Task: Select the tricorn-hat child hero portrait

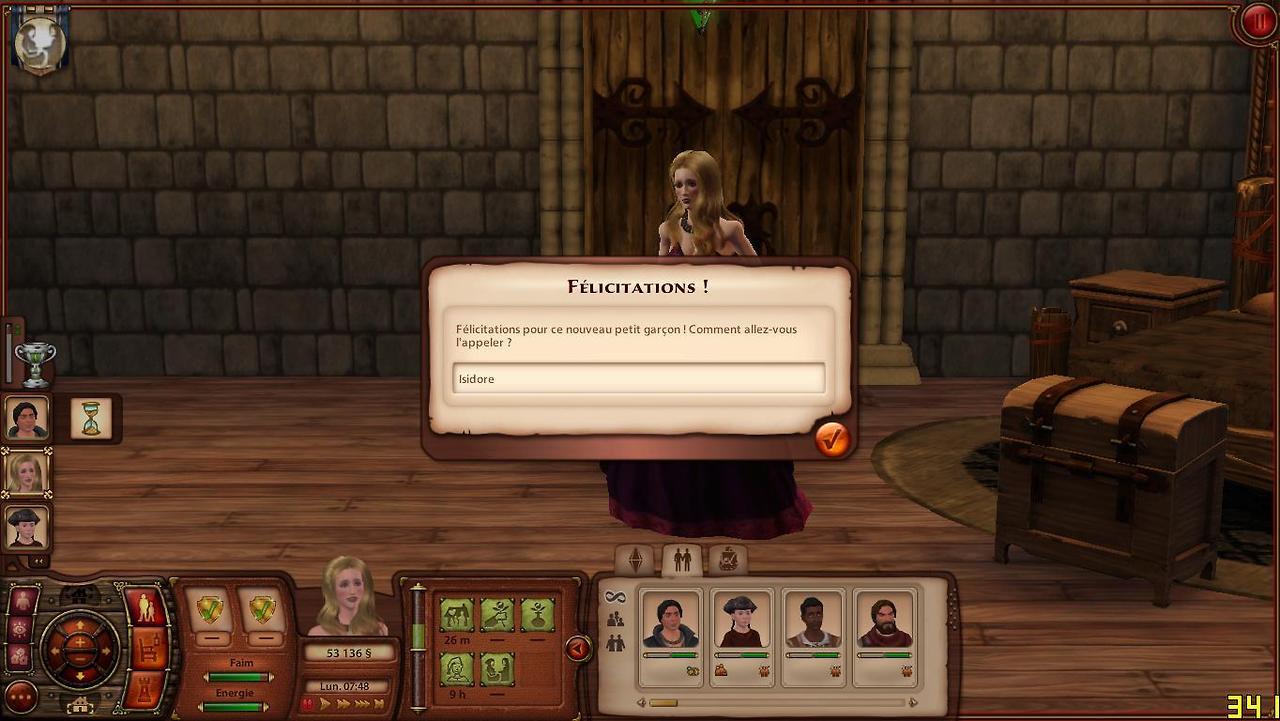Action: coord(27,526)
